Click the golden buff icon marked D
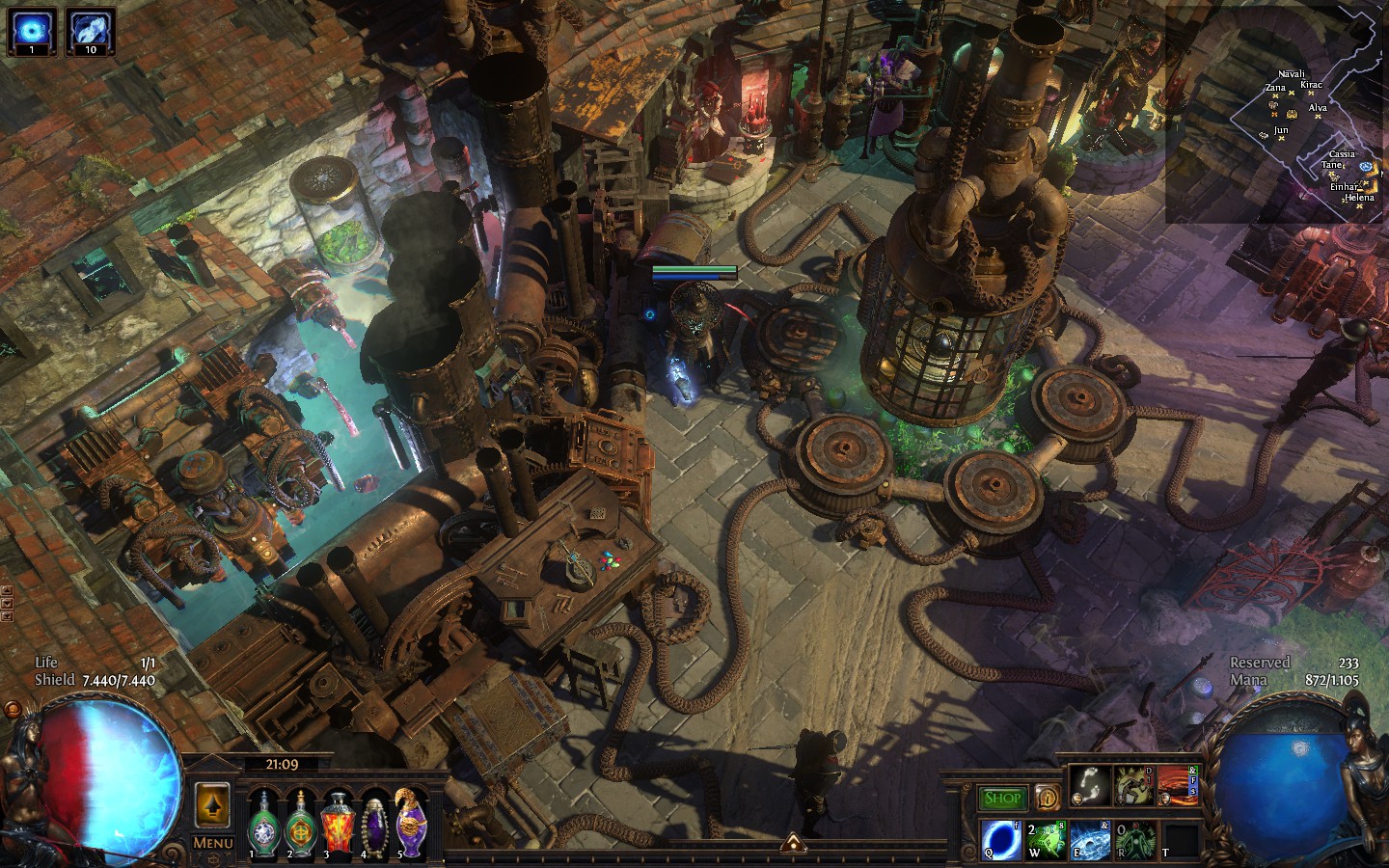 pyautogui.click(x=1134, y=785)
